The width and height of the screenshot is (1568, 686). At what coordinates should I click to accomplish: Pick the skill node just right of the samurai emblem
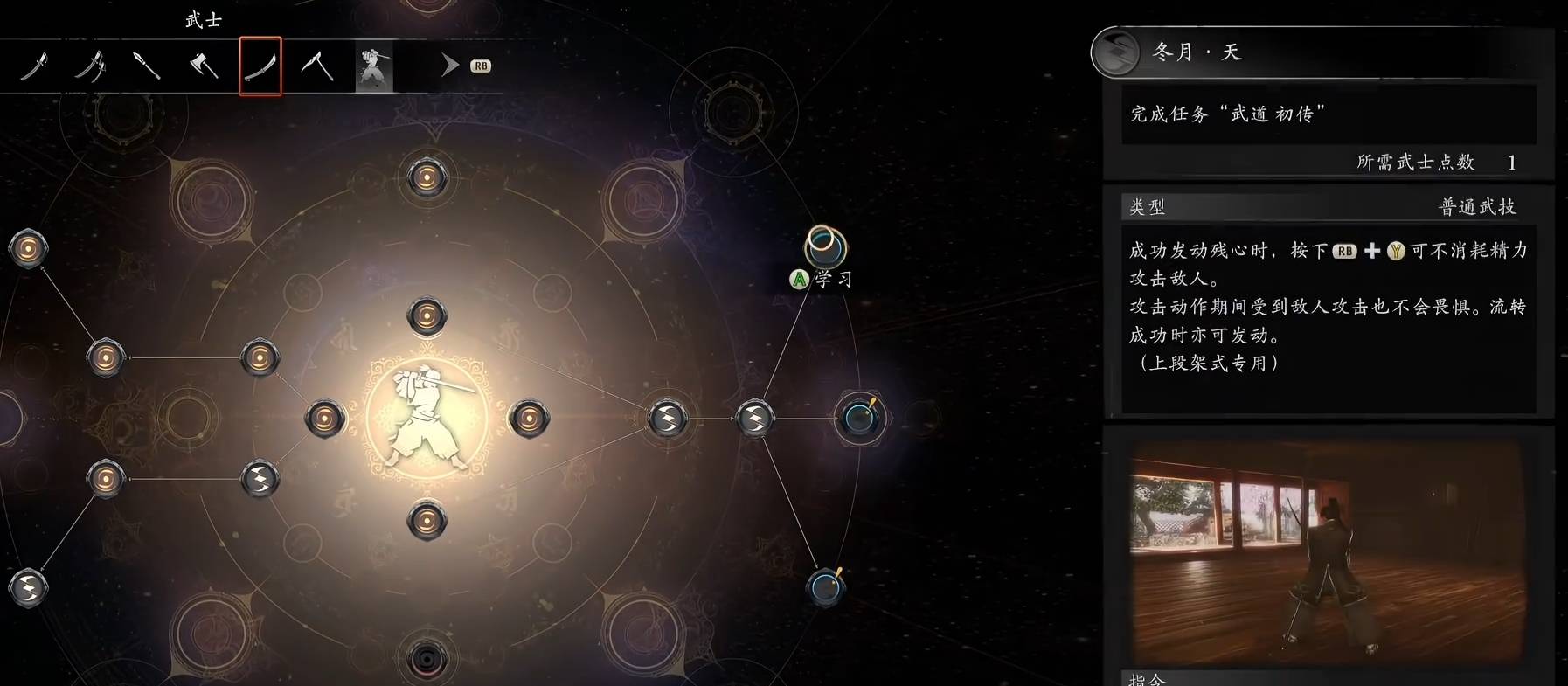click(529, 419)
